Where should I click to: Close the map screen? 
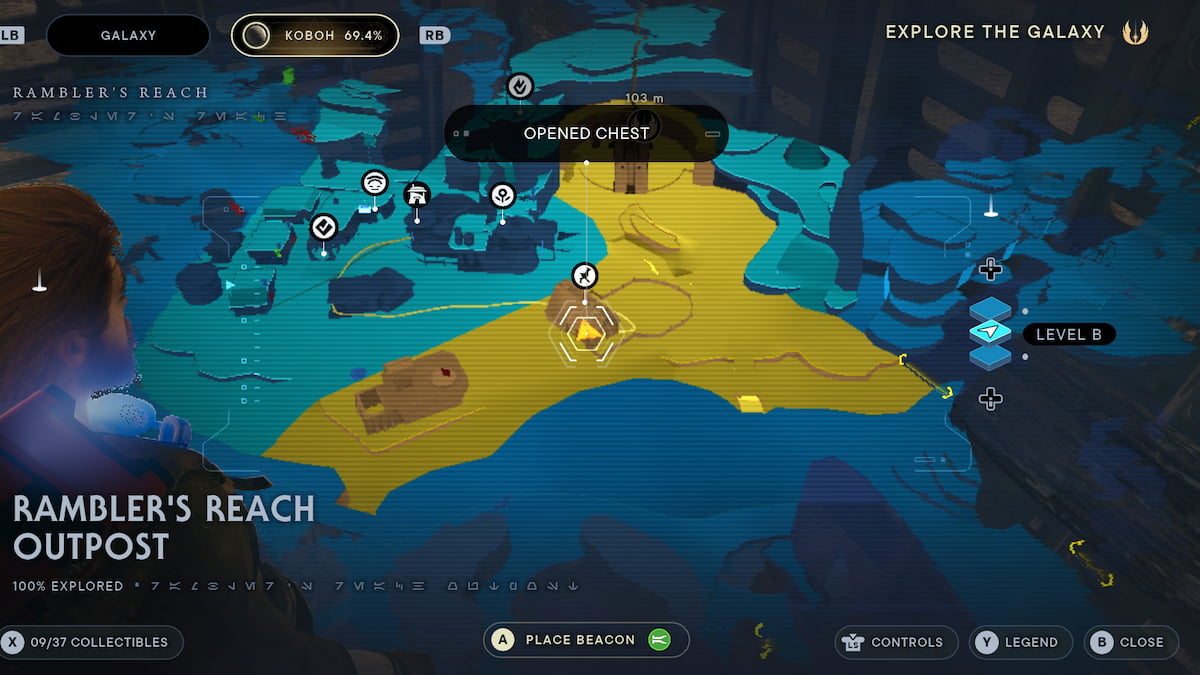[1128, 642]
